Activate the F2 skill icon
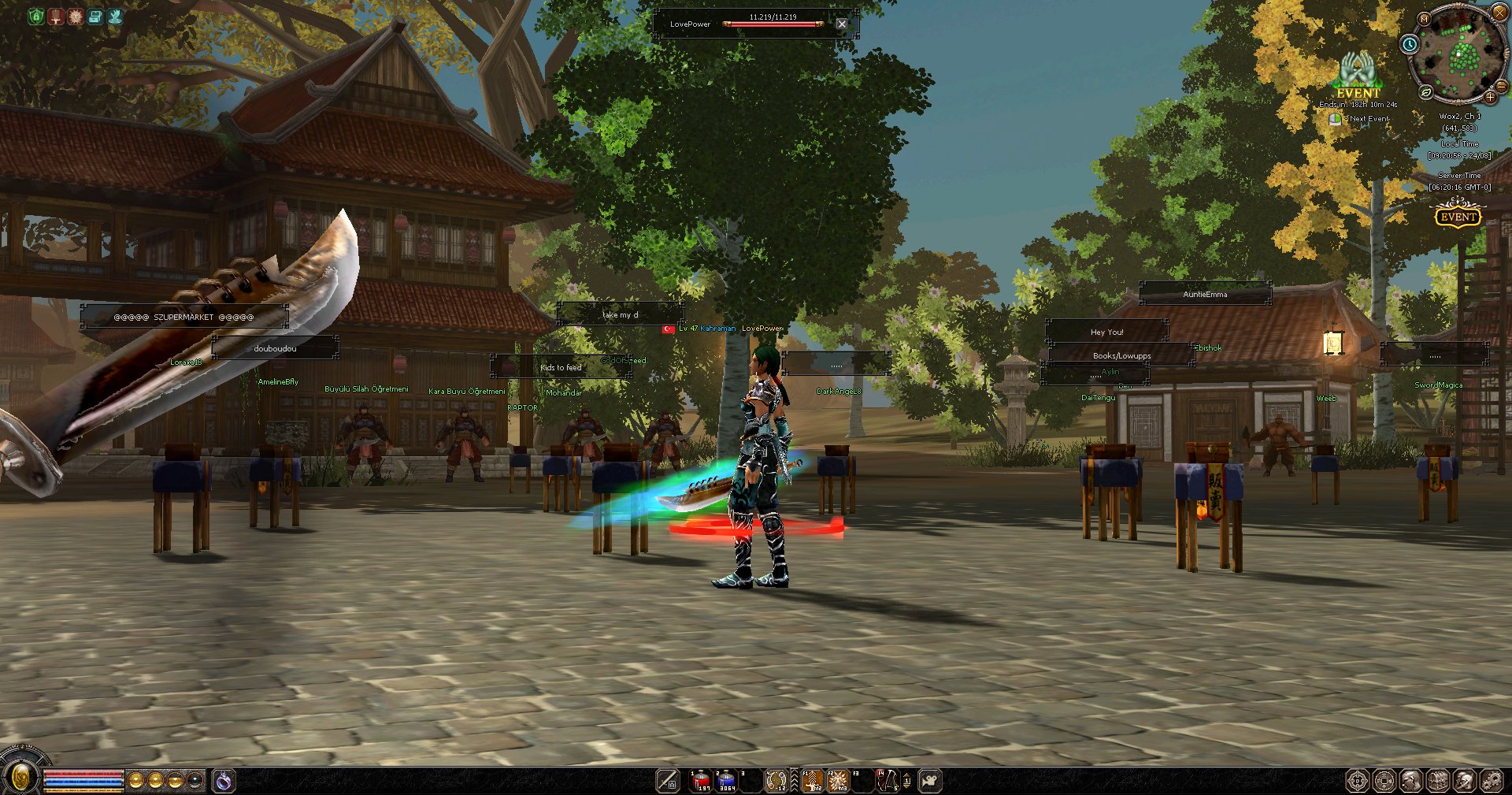 click(x=838, y=781)
